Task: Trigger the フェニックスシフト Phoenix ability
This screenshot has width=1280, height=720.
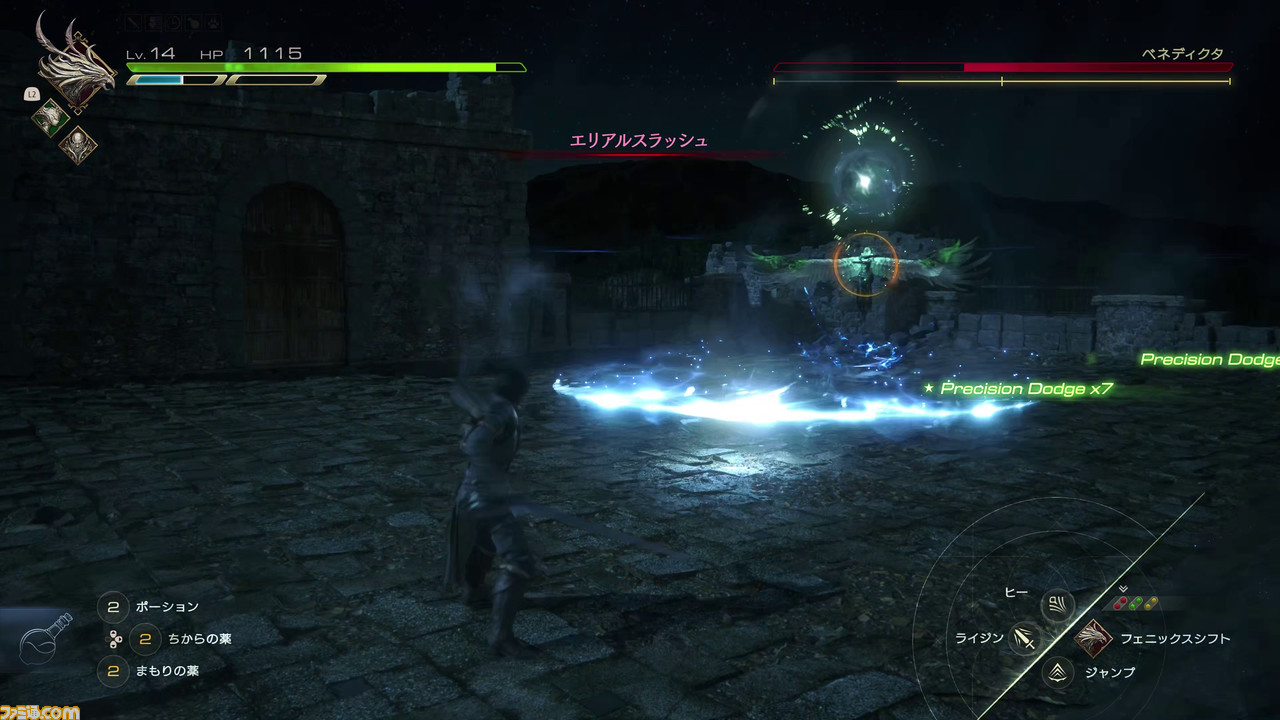Action: pos(1093,638)
